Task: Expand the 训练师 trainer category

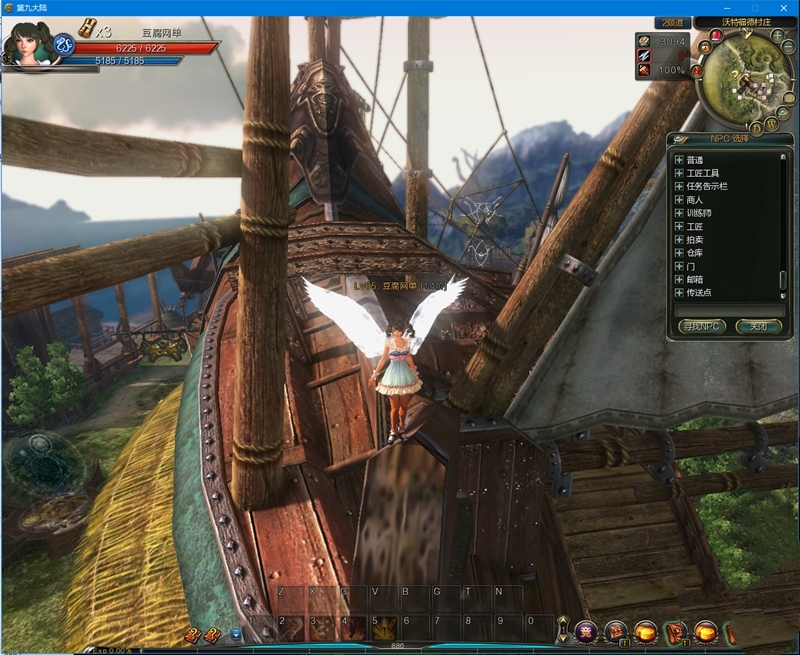Action: 679,213
